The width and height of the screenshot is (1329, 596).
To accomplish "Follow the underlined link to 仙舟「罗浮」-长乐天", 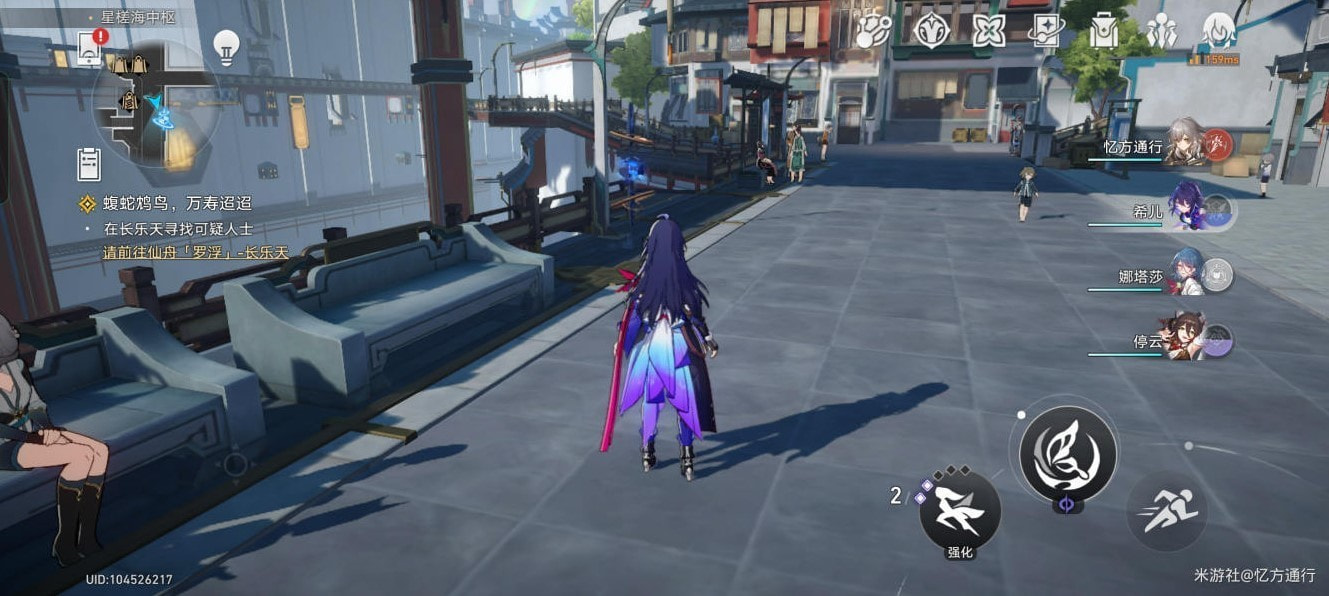I will tap(195, 252).
